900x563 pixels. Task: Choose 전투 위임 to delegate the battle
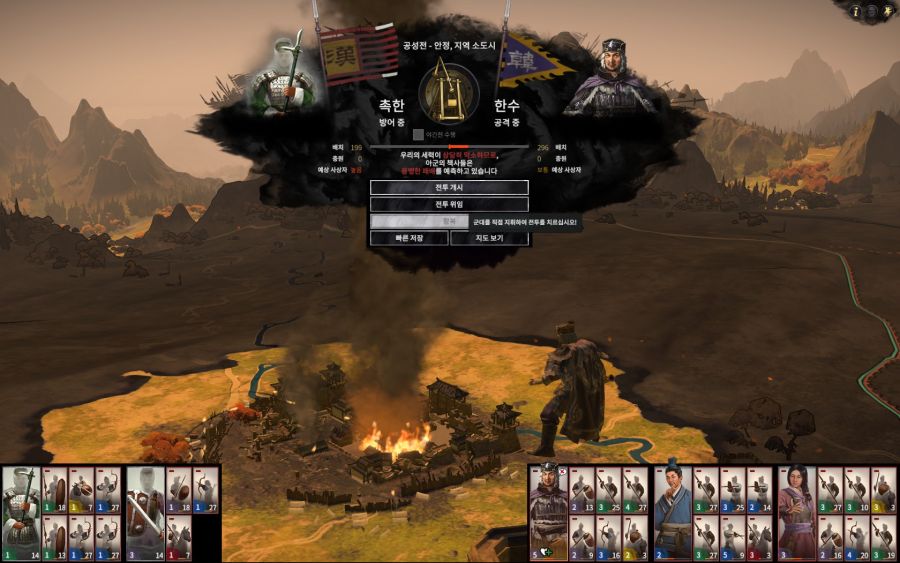449,204
